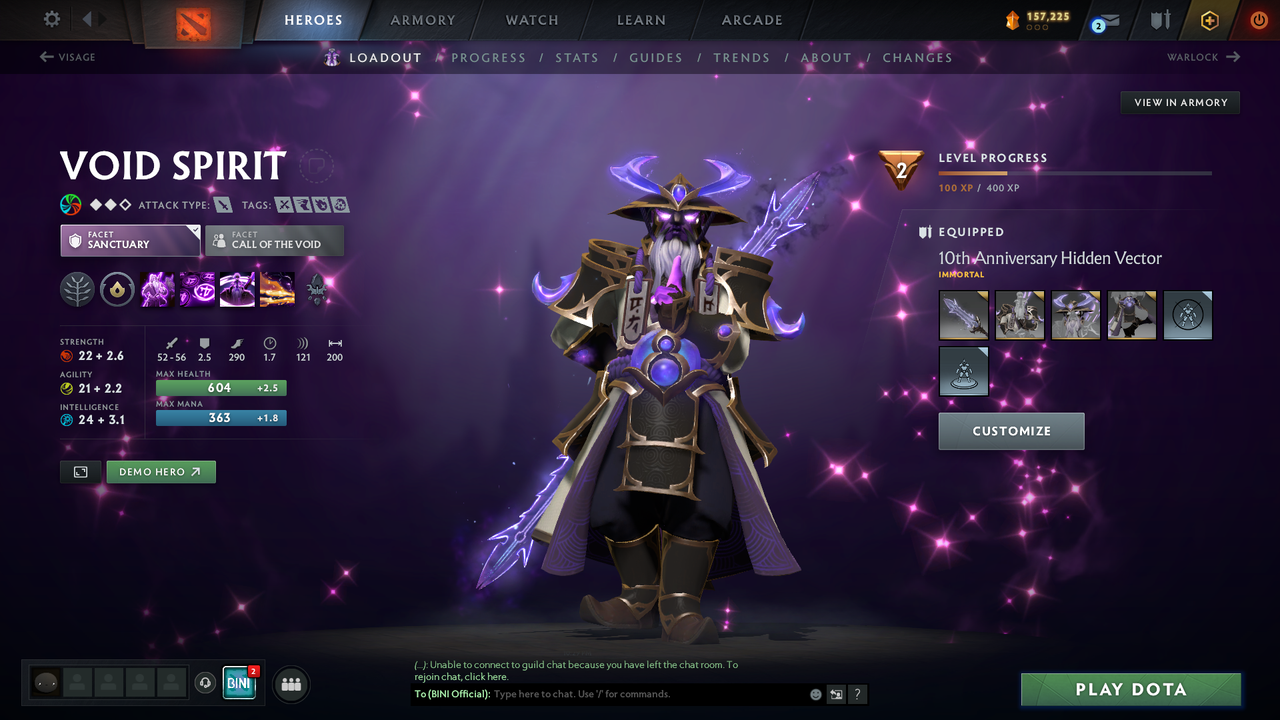The width and height of the screenshot is (1280, 720).
Task: Switch to the STATS tab
Action: [577, 57]
